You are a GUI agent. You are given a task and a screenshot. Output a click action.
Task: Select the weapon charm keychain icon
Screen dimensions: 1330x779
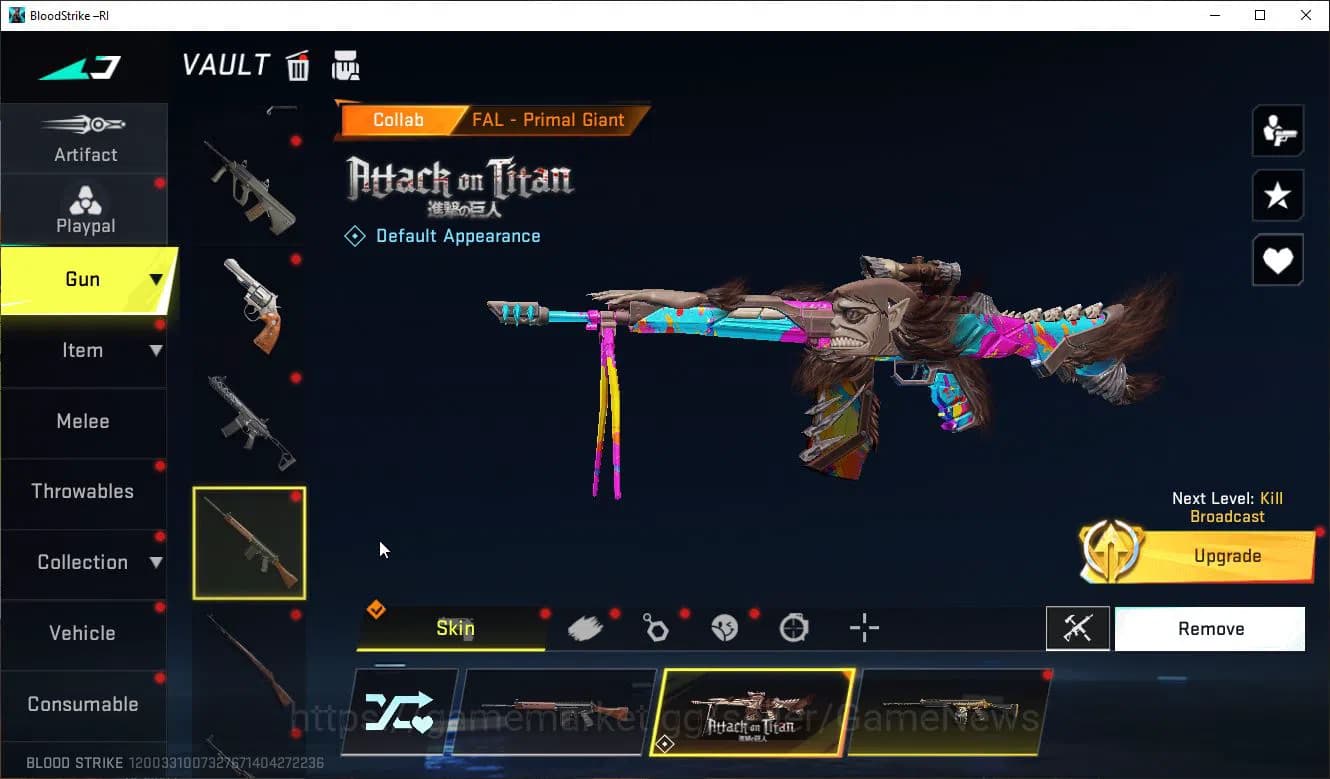click(x=655, y=628)
